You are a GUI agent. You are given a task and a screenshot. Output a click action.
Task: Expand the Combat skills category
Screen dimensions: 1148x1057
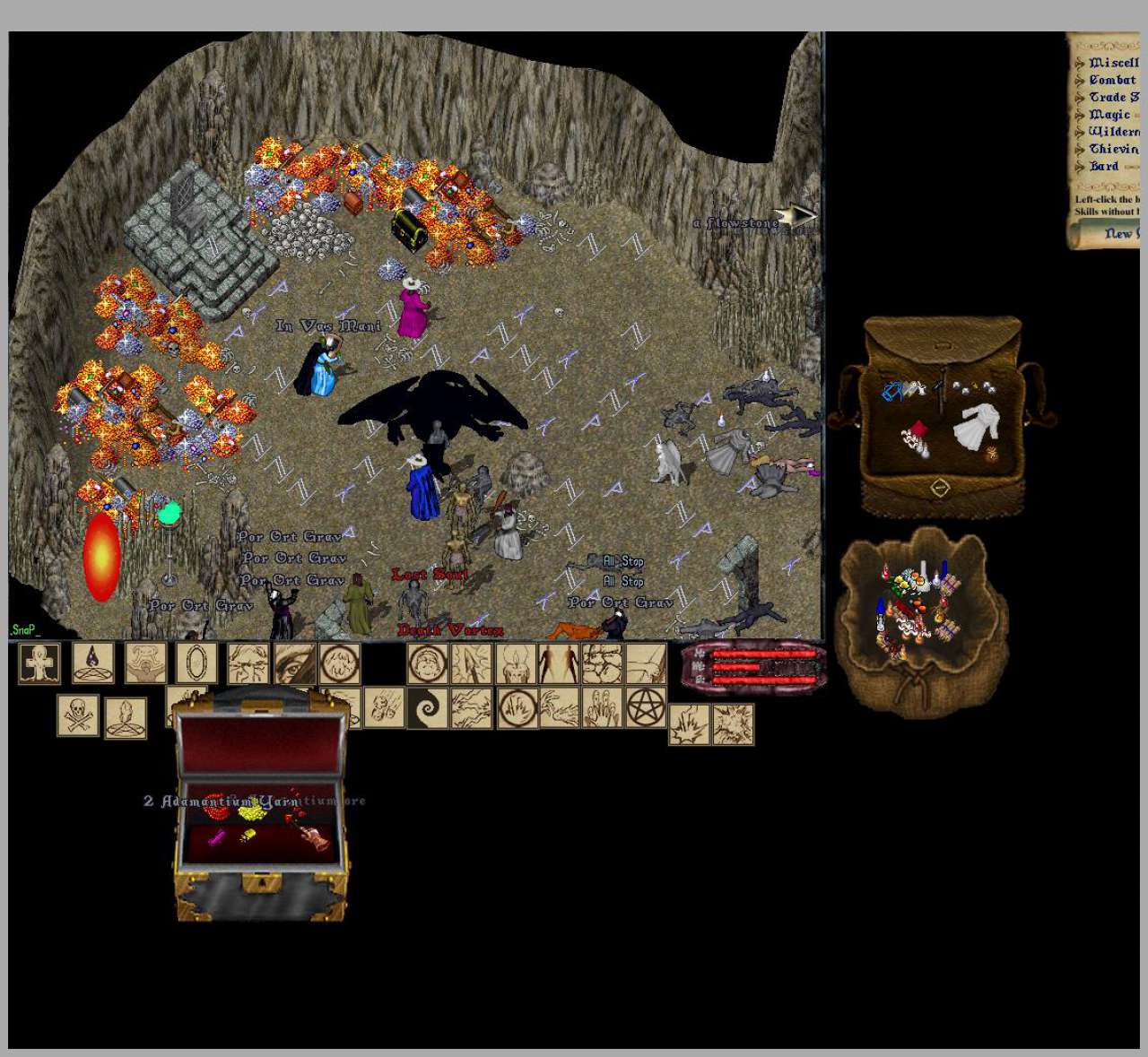(1112, 80)
